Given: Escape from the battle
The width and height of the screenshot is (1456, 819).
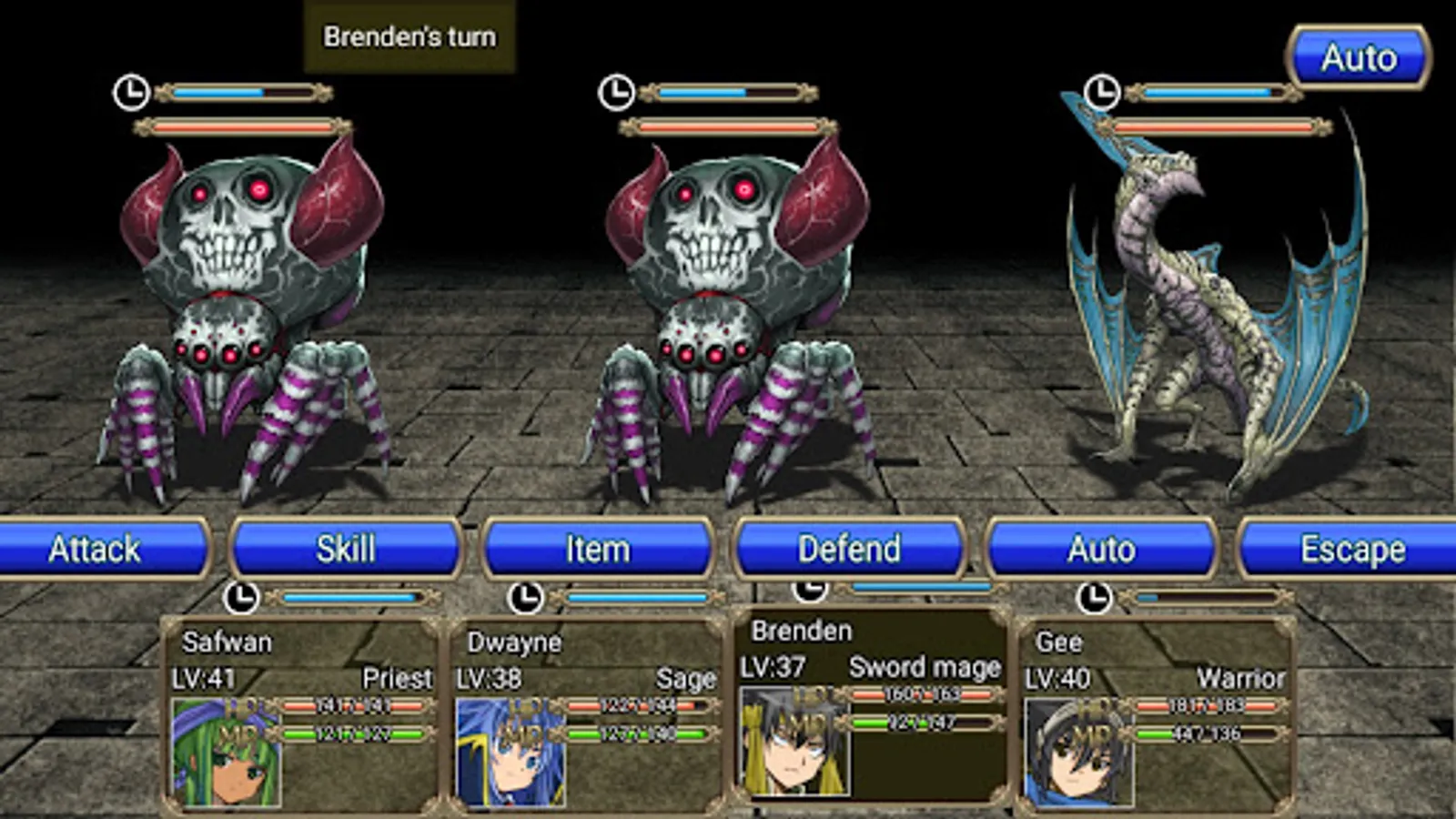Looking at the screenshot, I should tap(1351, 549).
